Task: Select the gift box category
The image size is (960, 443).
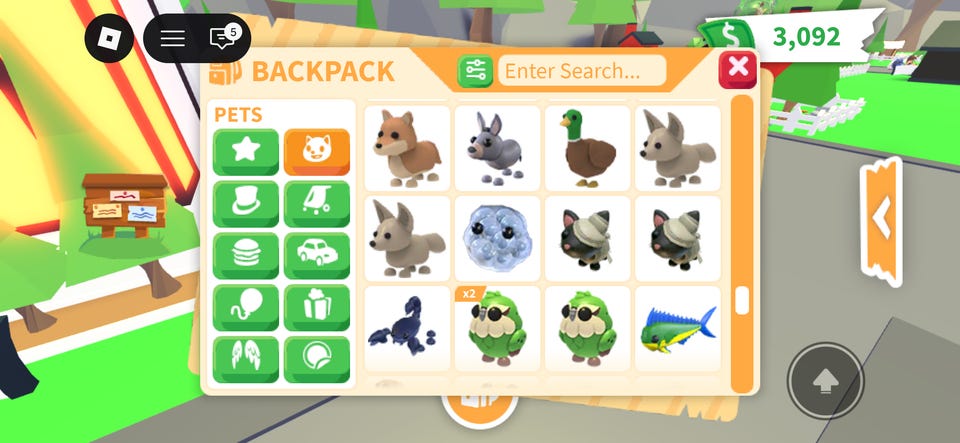Action: point(316,308)
